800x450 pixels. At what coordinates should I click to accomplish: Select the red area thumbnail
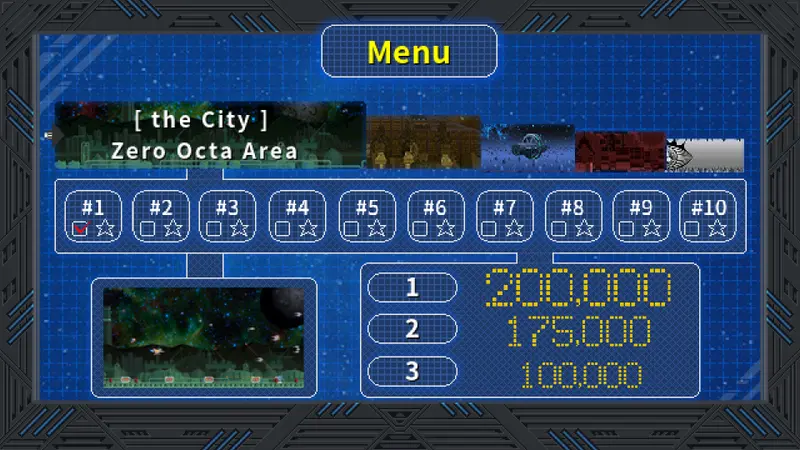pos(620,150)
